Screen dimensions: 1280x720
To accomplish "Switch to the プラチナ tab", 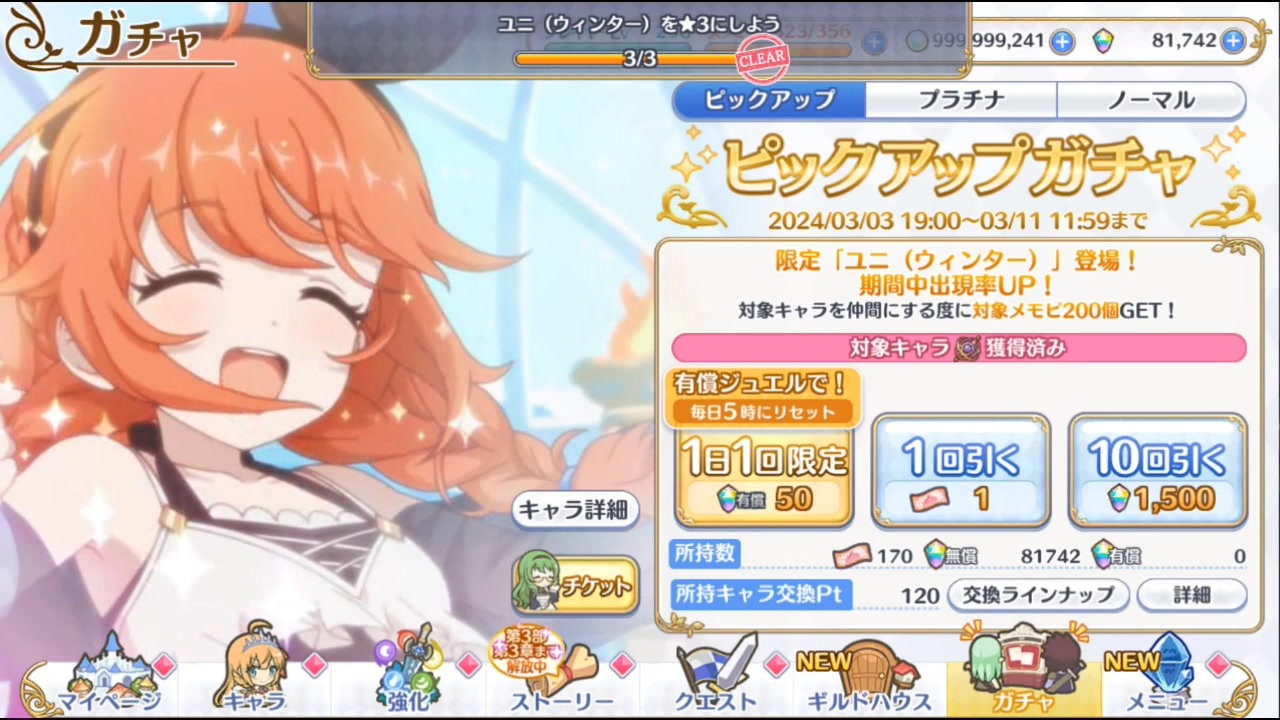I will tap(959, 100).
